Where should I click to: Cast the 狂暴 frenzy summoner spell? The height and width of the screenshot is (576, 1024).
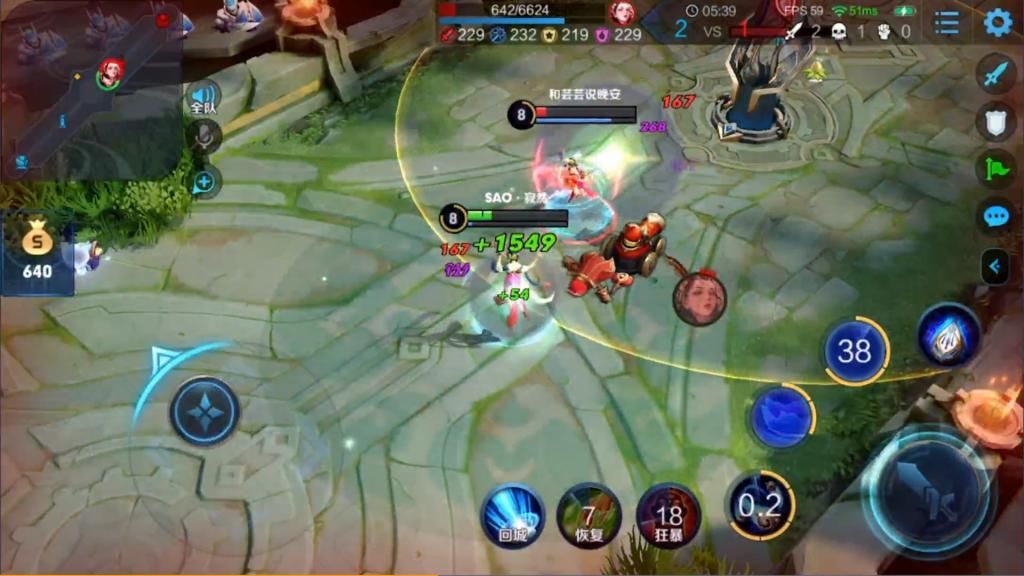point(668,515)
